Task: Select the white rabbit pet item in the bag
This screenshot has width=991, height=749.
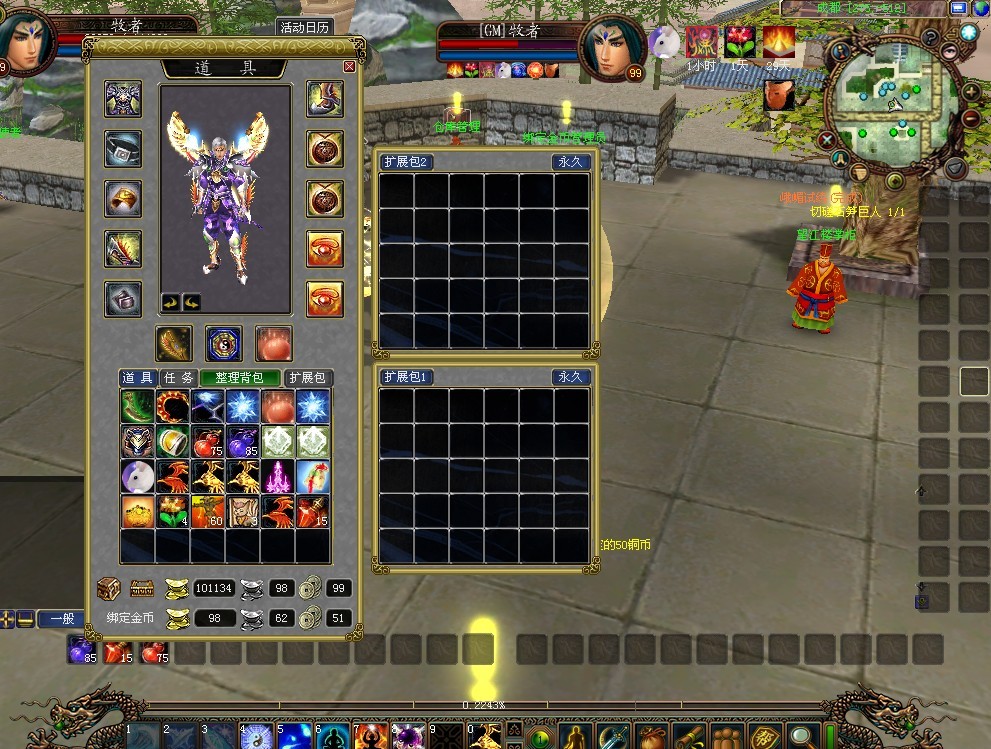Action: pos(138,476)
